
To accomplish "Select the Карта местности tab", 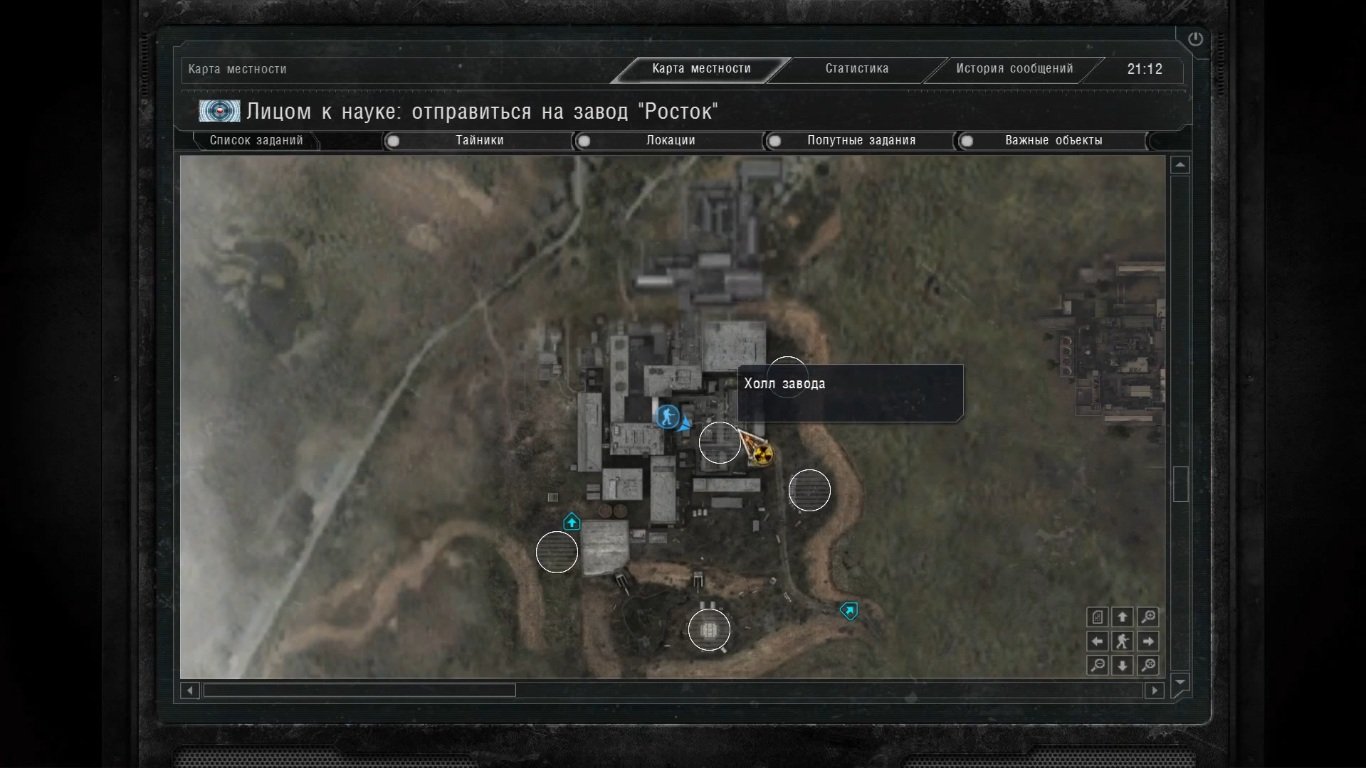I will pyautogui.click(x=701, y=69).
